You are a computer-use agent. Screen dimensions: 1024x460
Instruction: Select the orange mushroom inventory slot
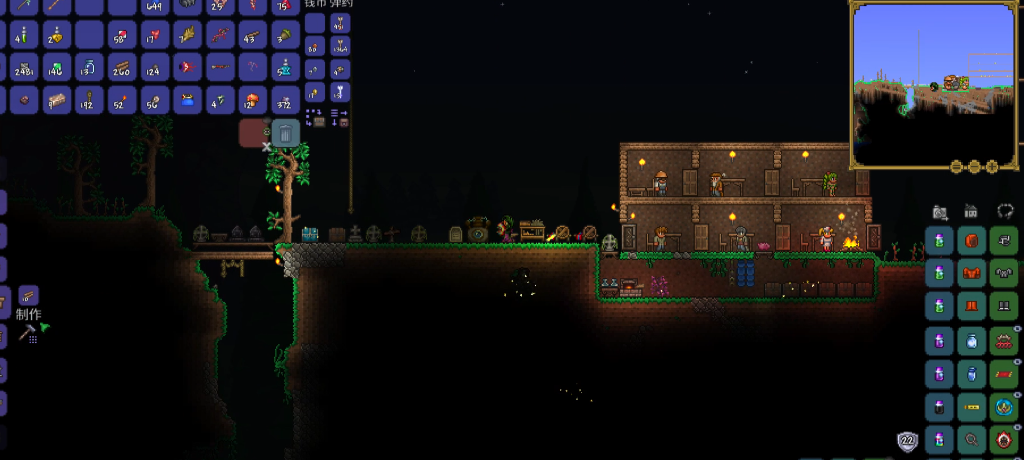tap(252, 101)
